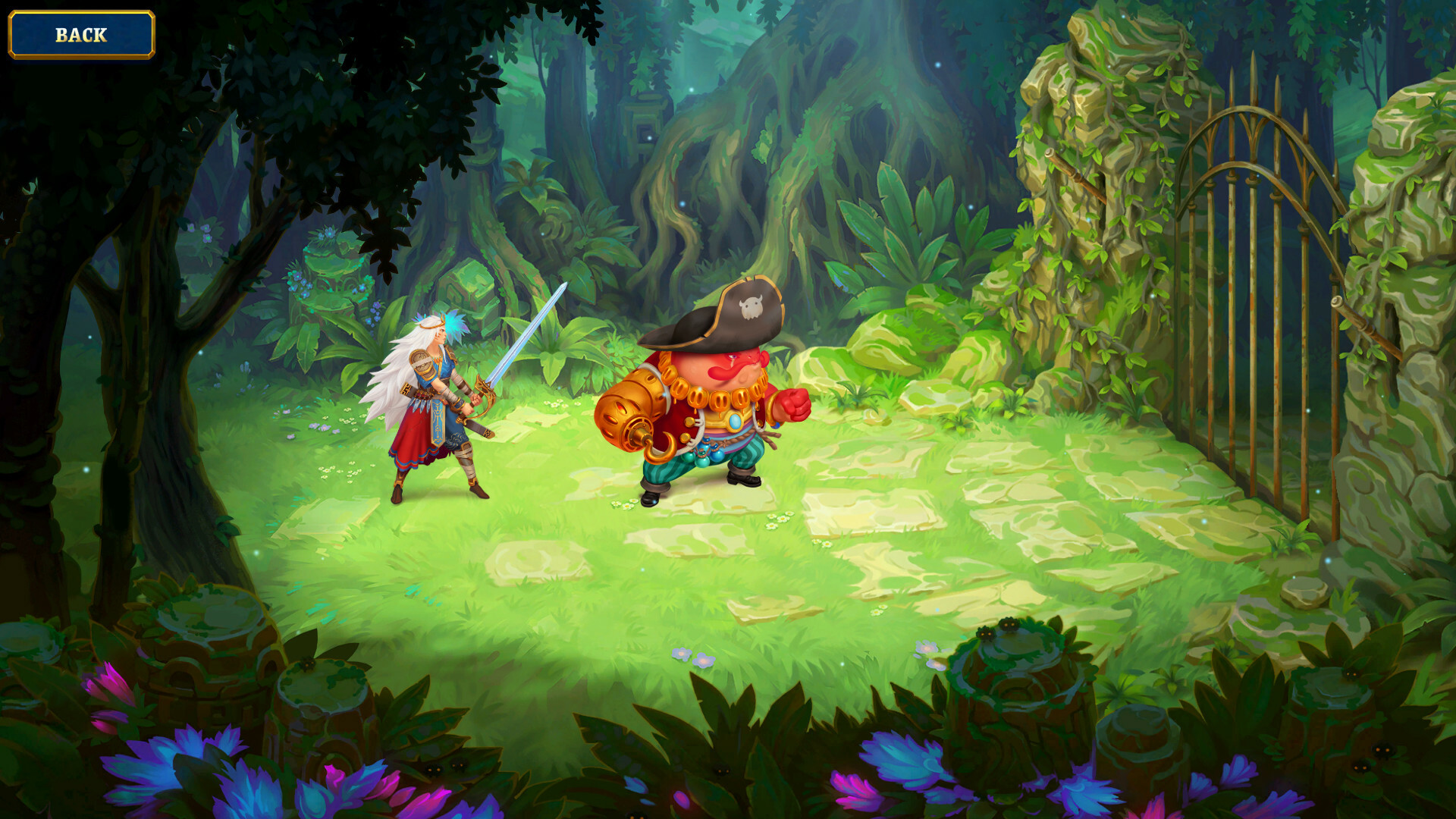Click the BACK button
Screen dimensions: 1456x819
[x=80, y=33]
